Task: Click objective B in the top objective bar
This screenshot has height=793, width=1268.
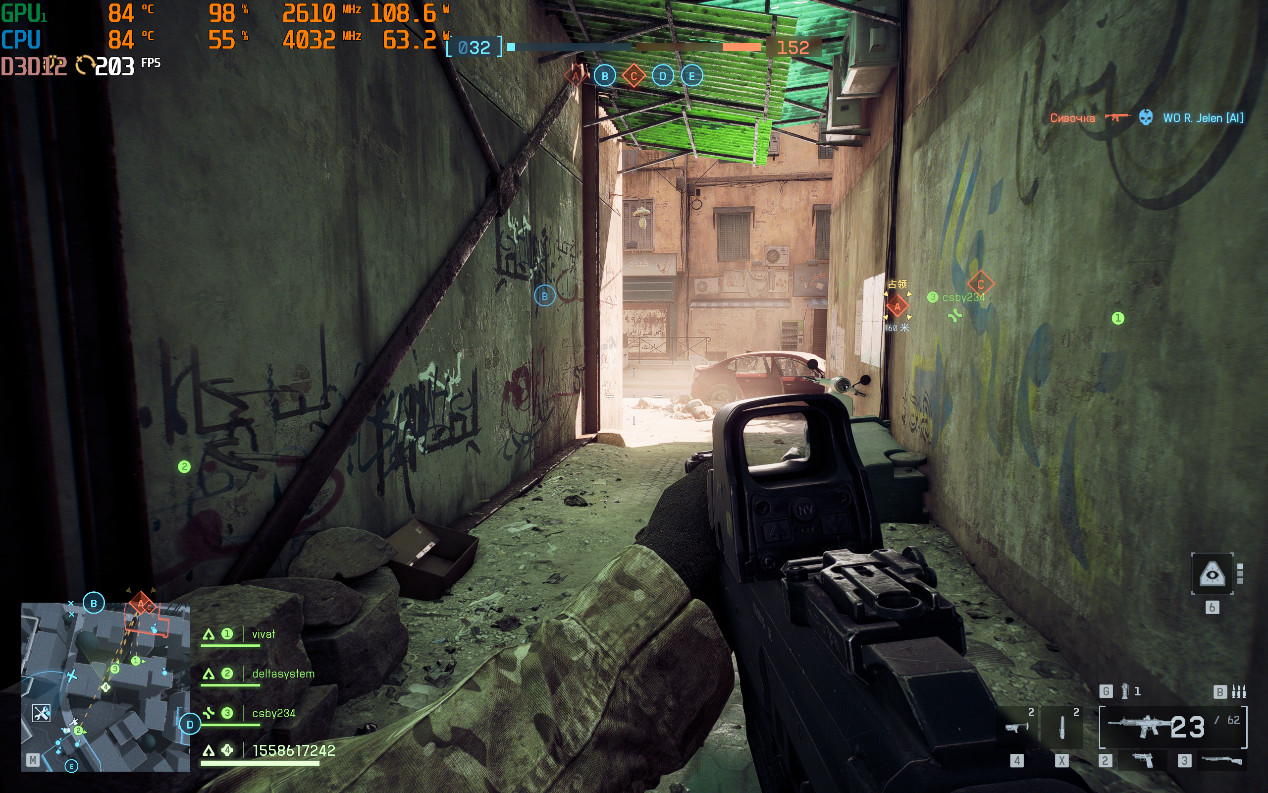Action: pyautogui.click(x=604, y=75)
